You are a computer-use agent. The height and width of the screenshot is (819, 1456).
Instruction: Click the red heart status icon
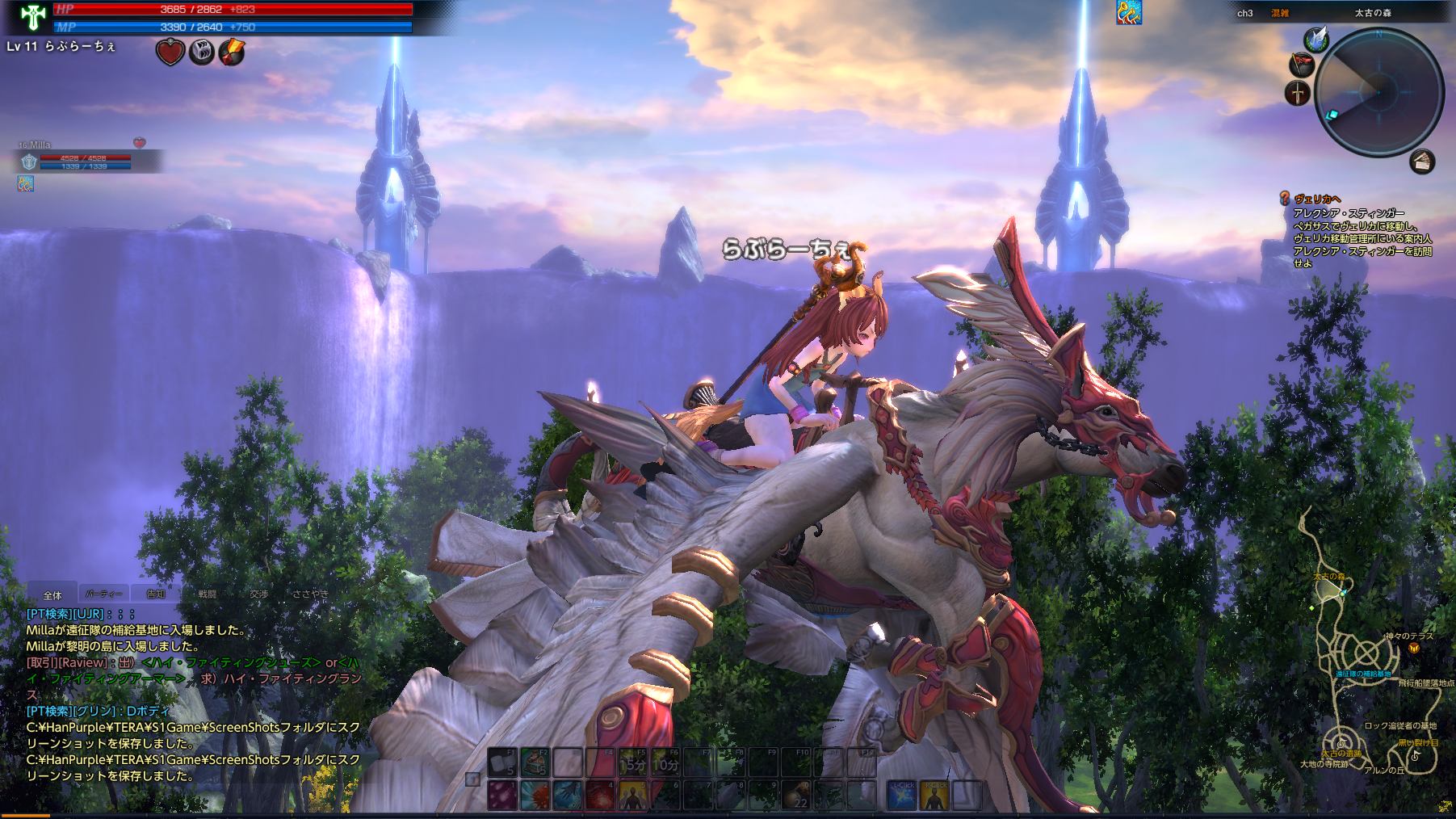coord(170,53)
